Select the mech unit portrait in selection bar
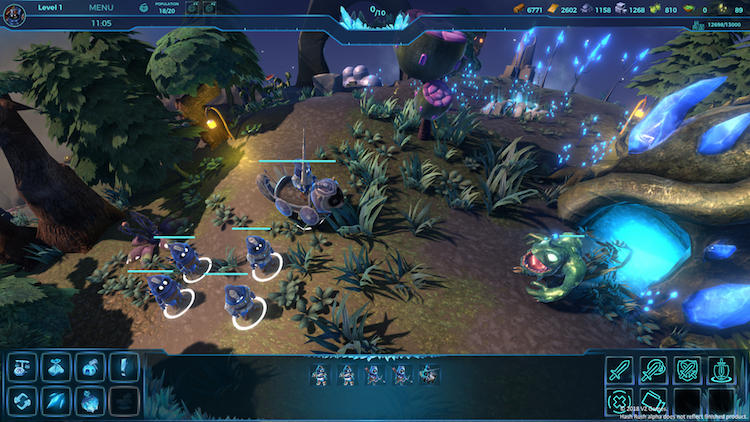 point(429,375)
